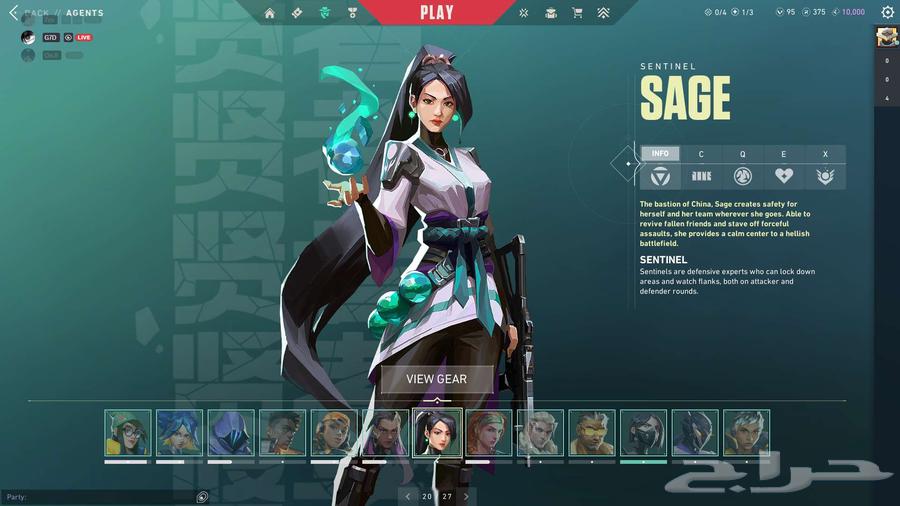Viewport: 900px width, 506px height.
Task: Go to the previous agent with left arrow
Action: (x=407, y=496)
